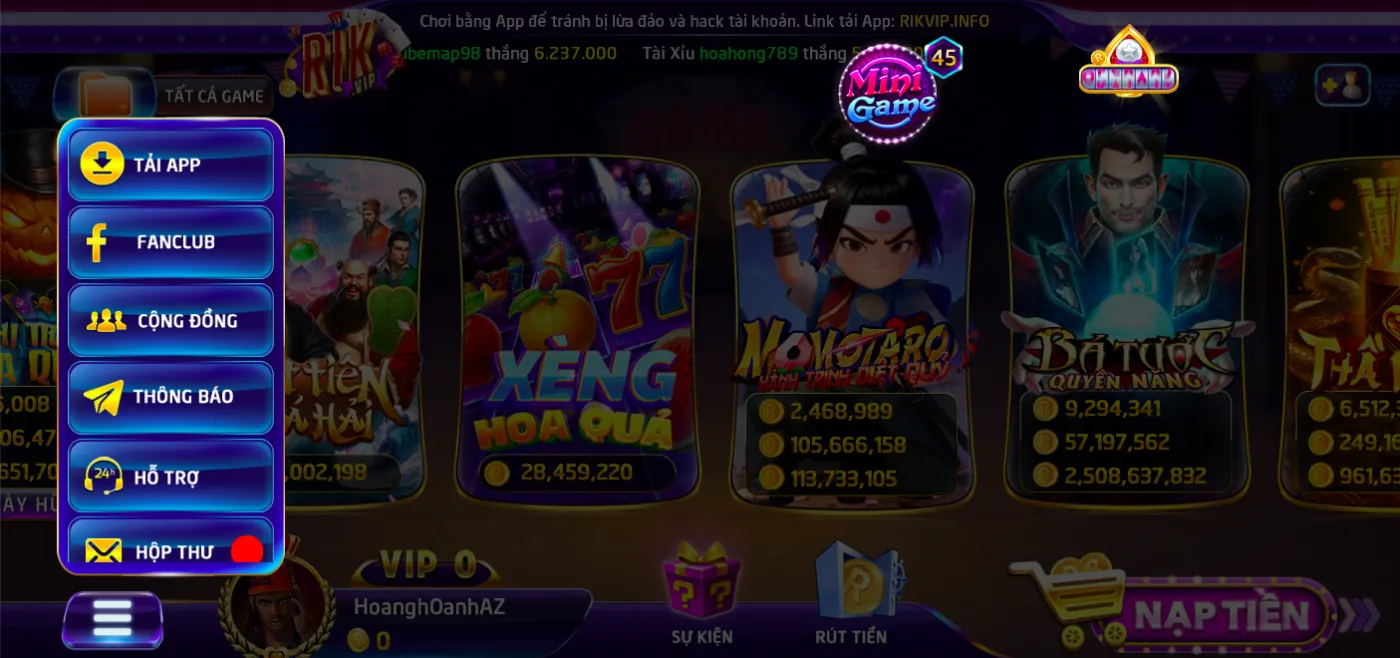The image size is (1400, 658).
Task: Open the gold crown badge icon
Action: point(1128,62)
